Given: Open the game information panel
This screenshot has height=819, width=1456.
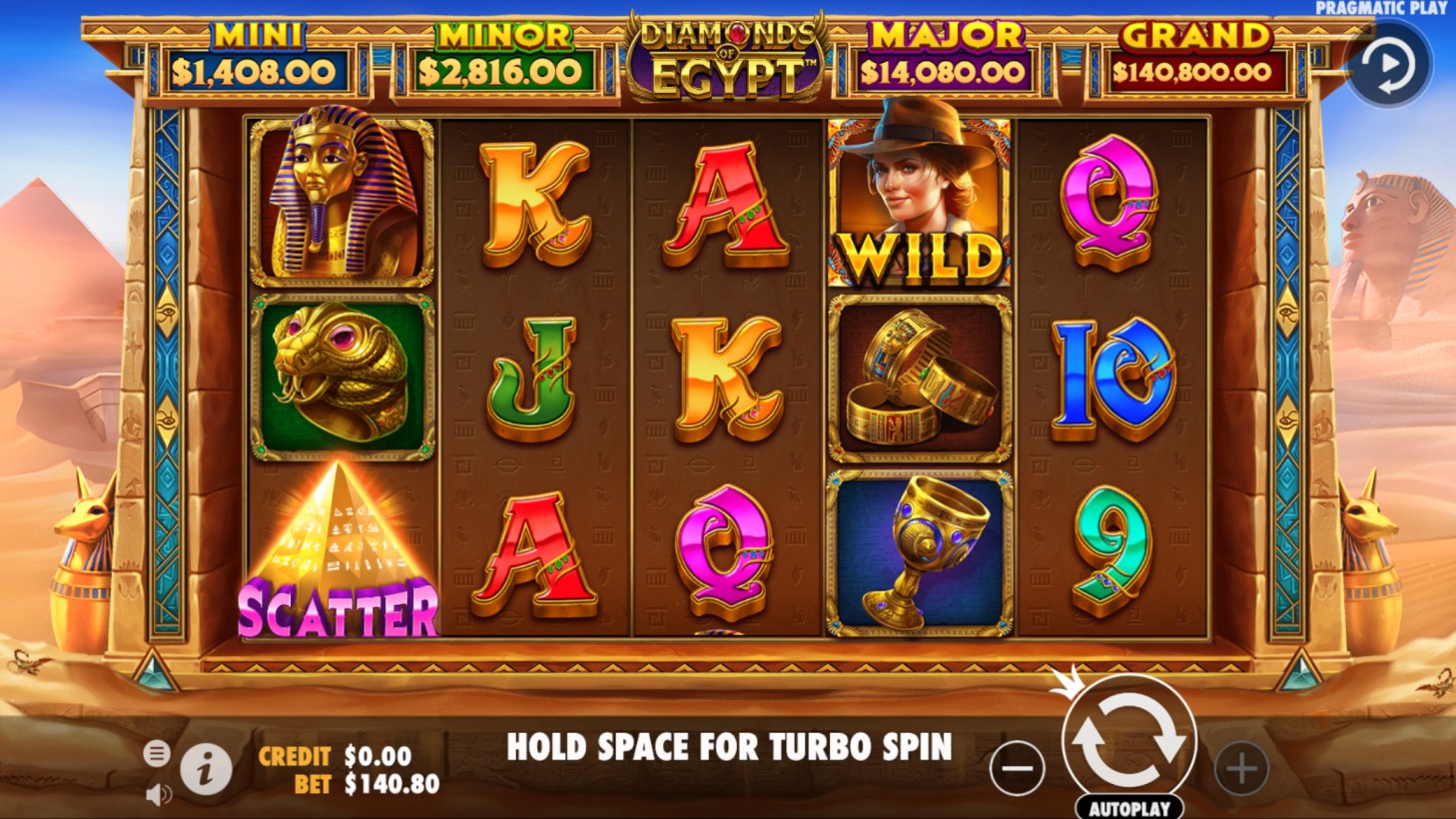Looking at the screenshot, I should [x=206, y=767].
